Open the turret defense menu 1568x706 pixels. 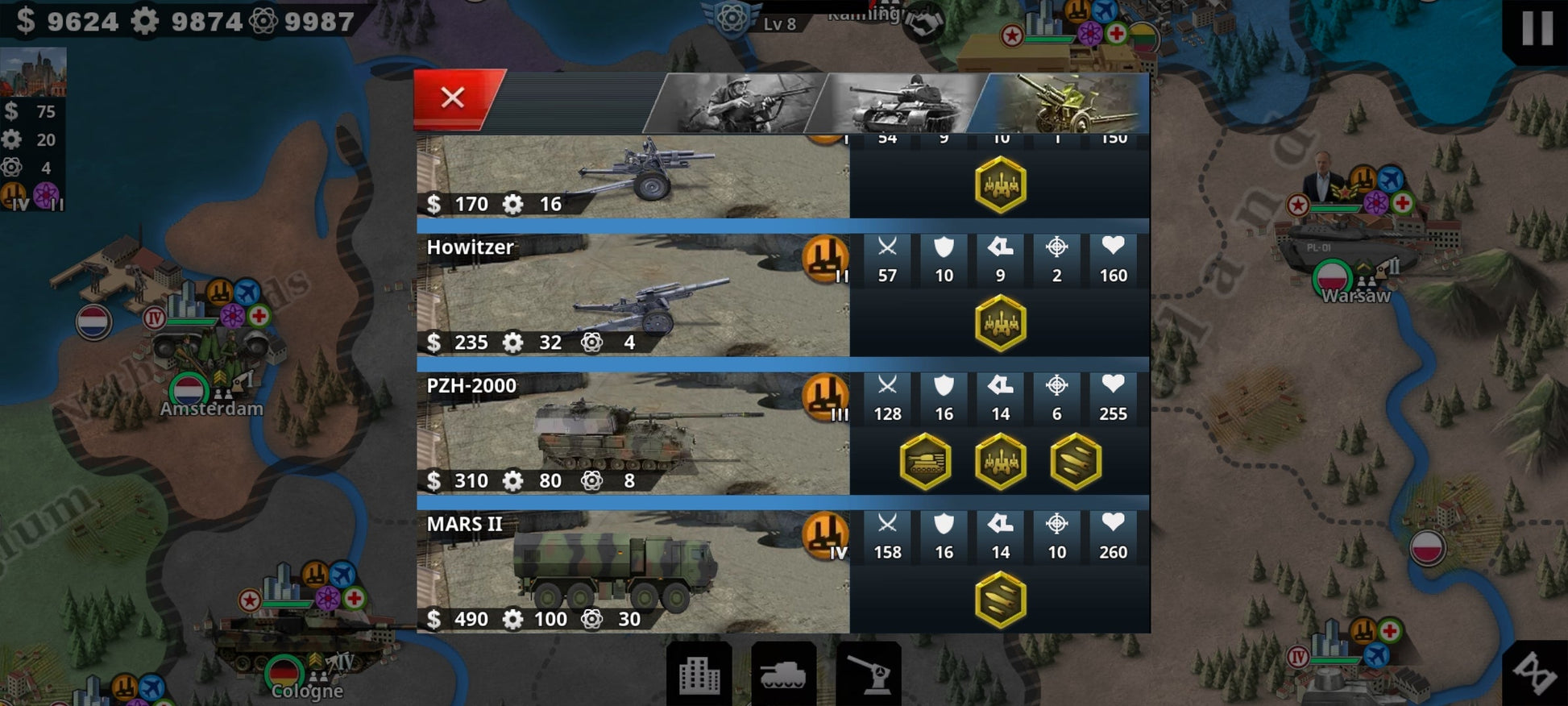[x=868, y=674]
